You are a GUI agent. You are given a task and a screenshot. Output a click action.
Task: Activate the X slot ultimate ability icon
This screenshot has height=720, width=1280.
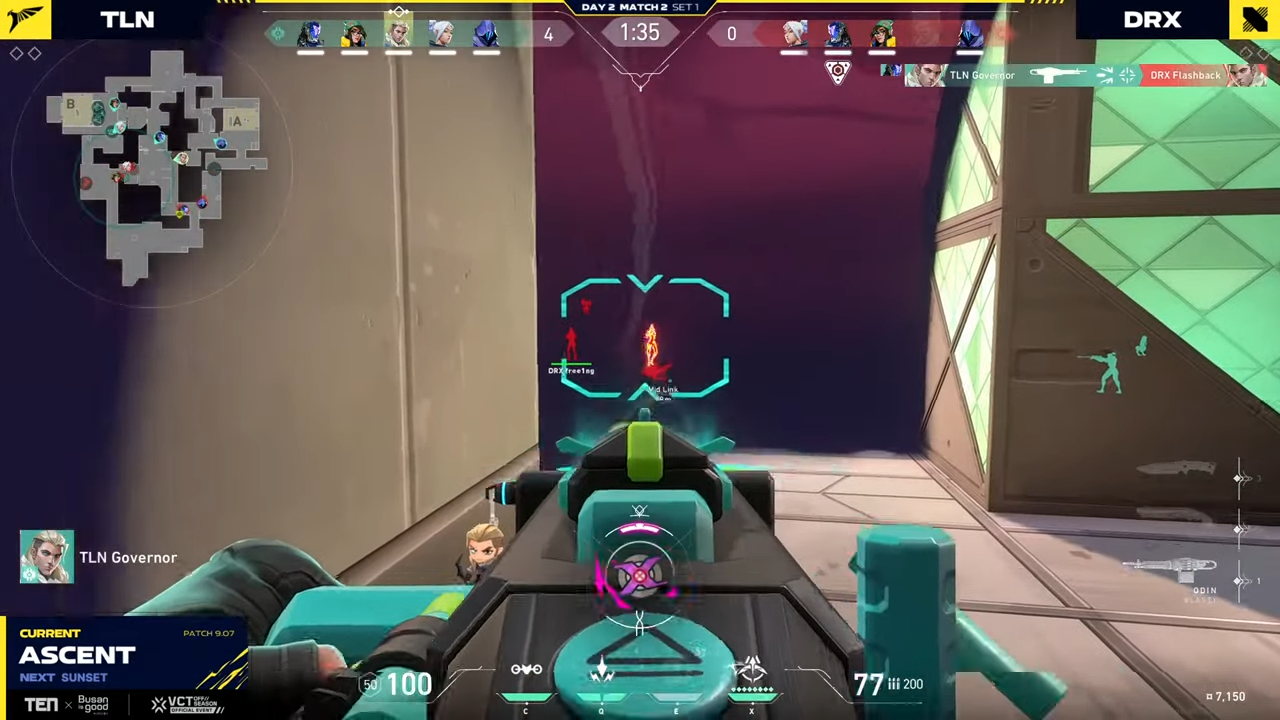tap(751, 668)
